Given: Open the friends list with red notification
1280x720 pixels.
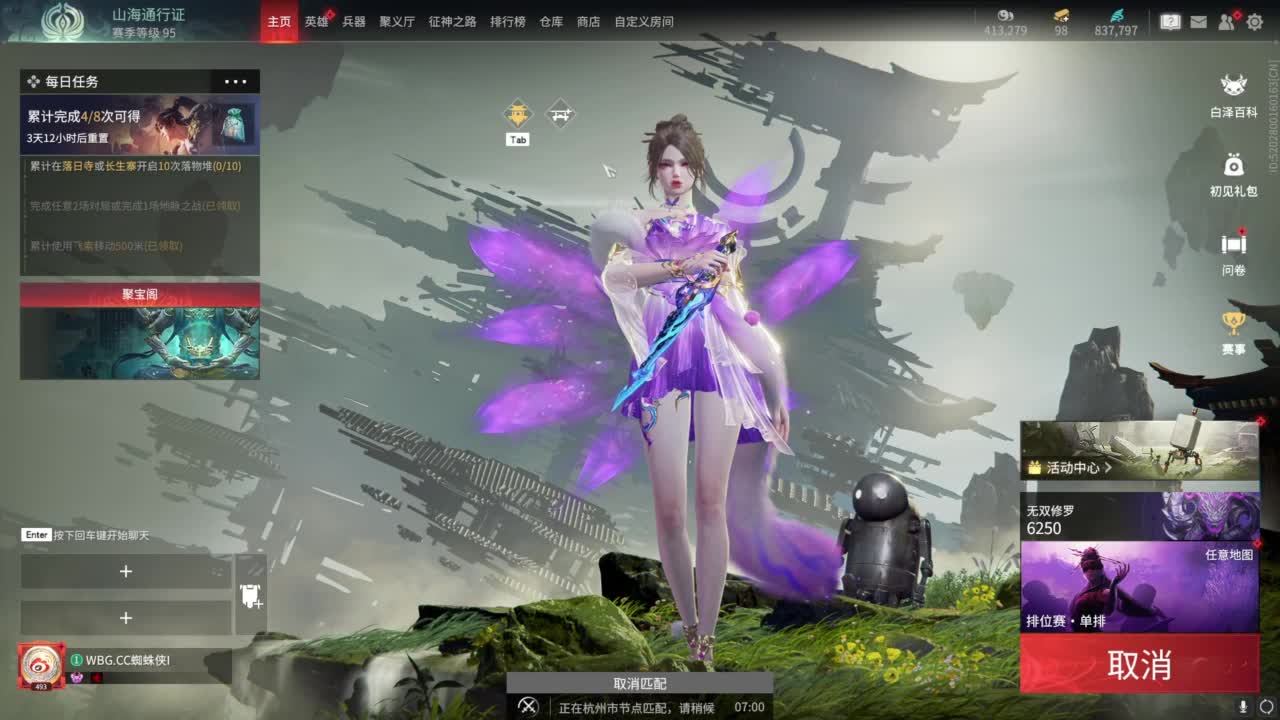Looking at the screenshot, I should tap(1227, 20).
